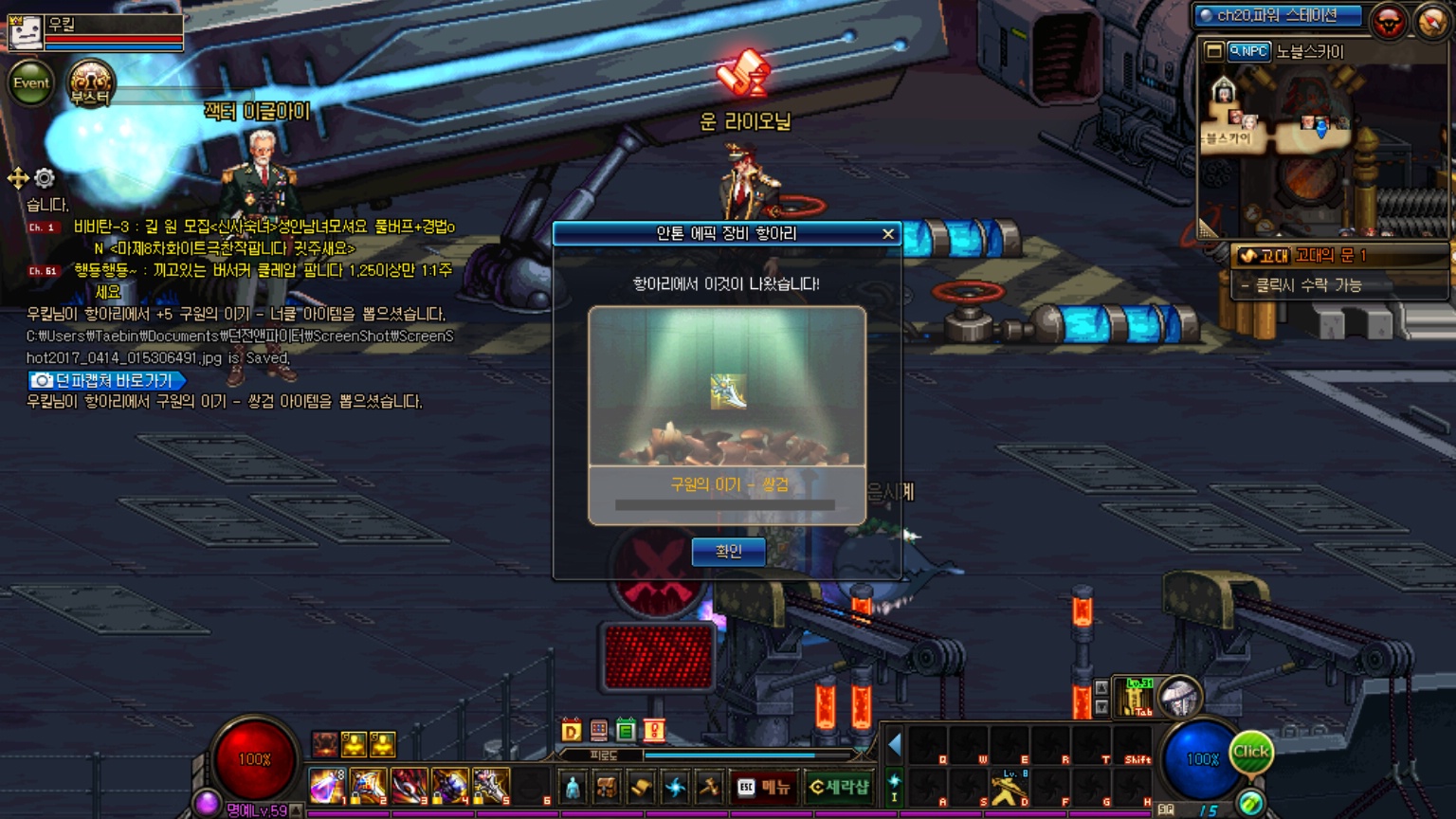Use the potion in quick slot 1
This screenshot has width=1456, height=819.
coord(327,787)
